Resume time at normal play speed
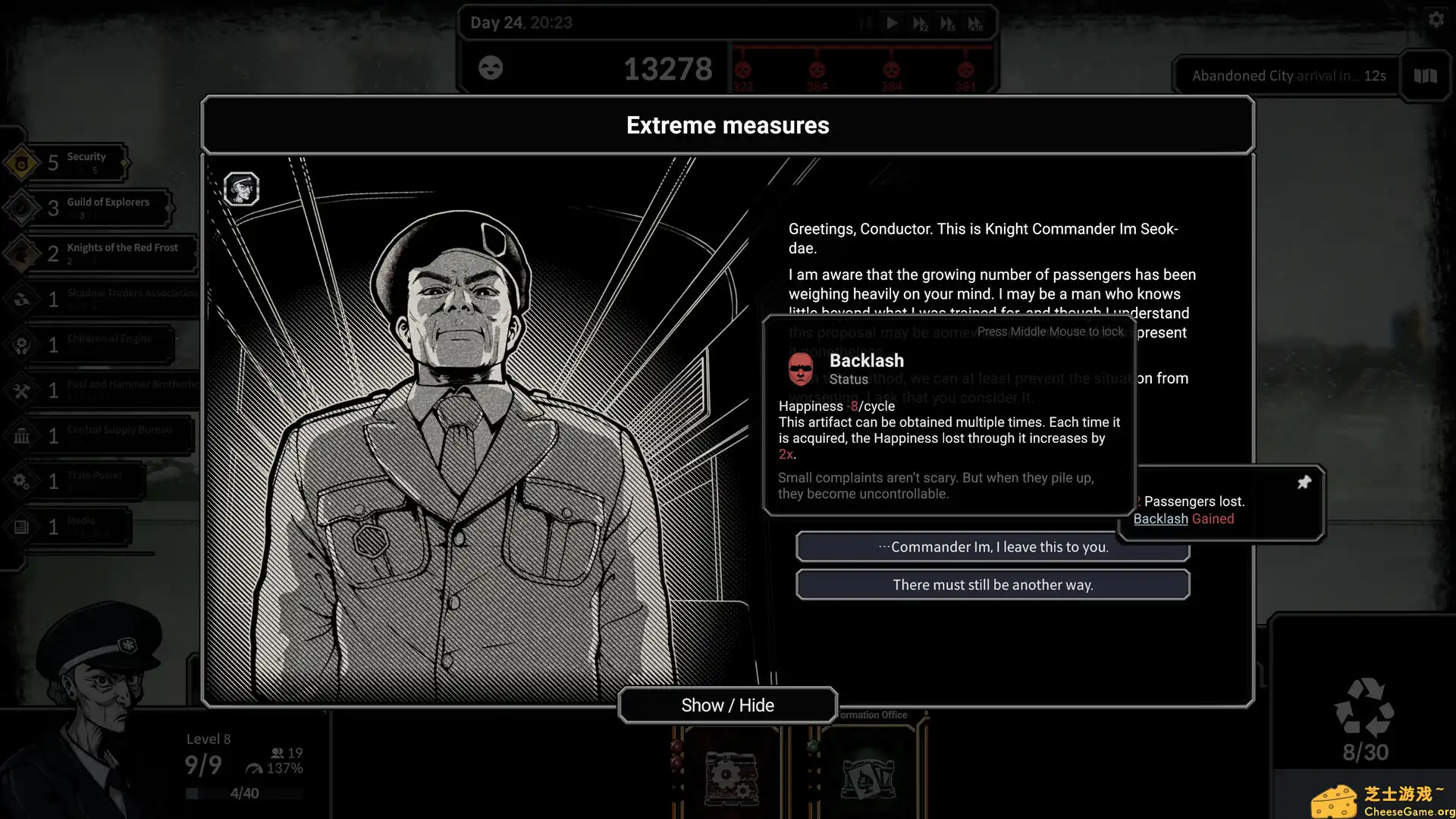The width and height of the screenshot is (1456, 819). pos(892,23)
